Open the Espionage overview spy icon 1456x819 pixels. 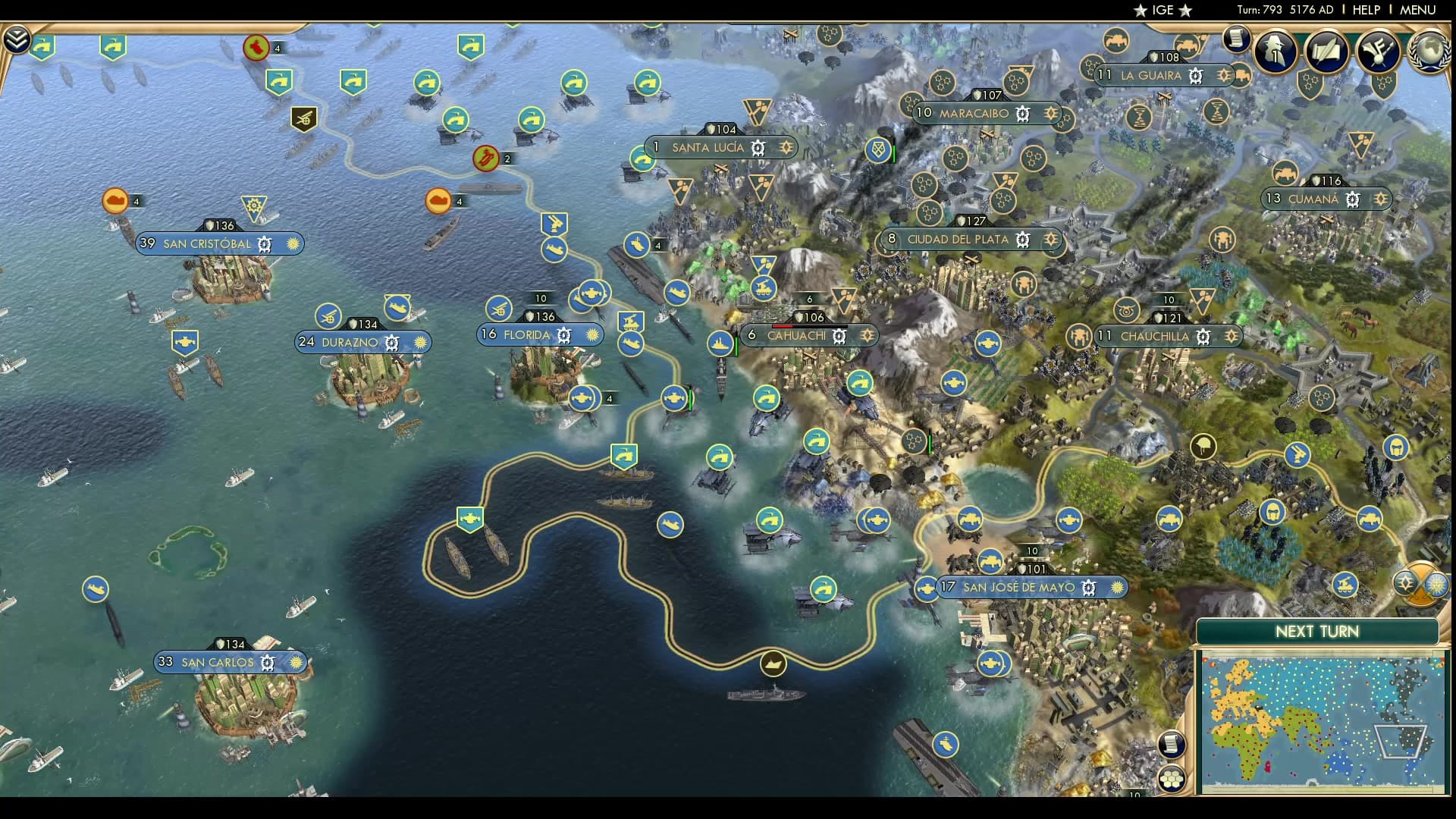coord(1273,52)
